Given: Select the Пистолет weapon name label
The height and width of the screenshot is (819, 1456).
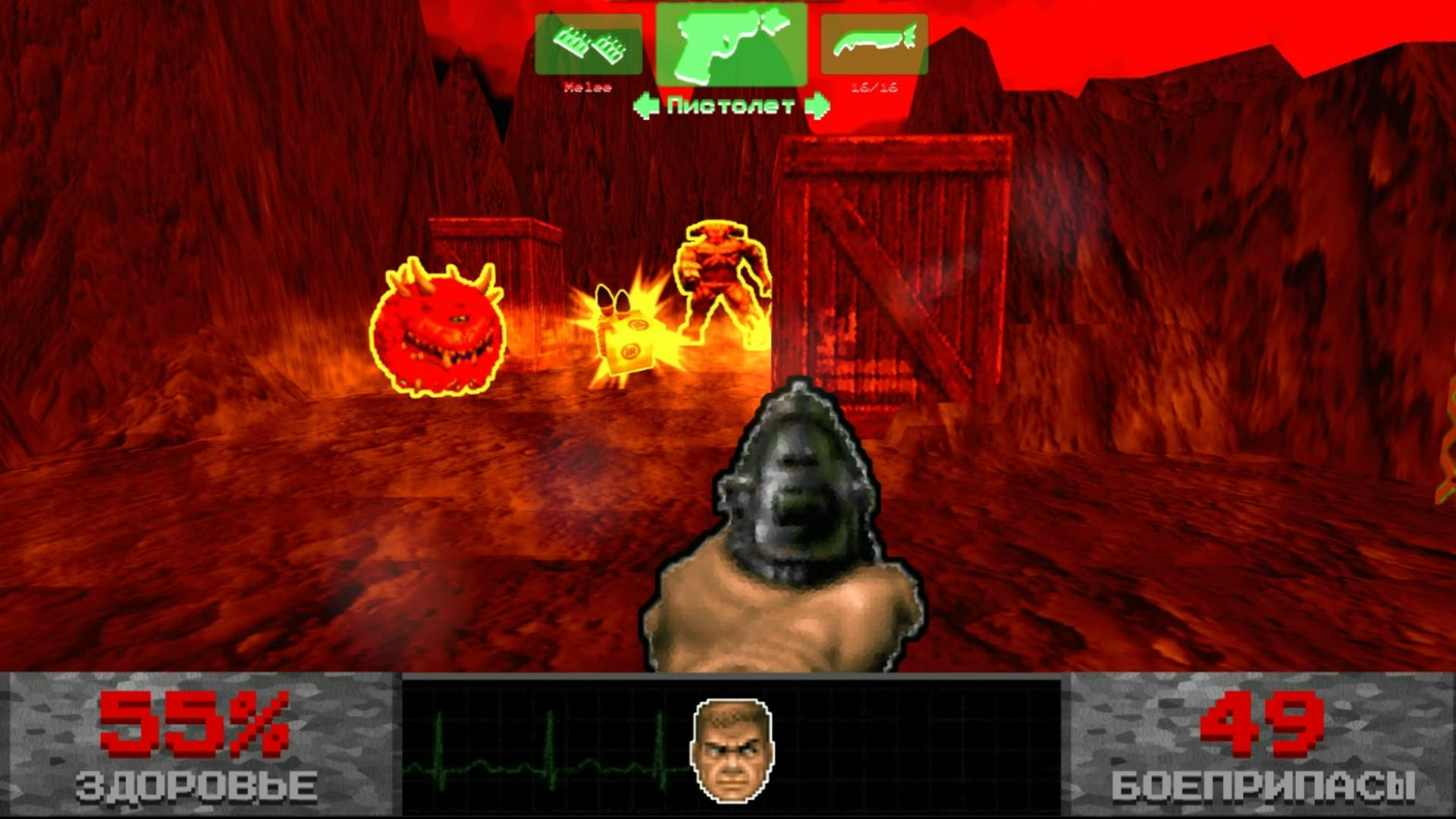Looking at the screenshot, I should tap(730, 104).
